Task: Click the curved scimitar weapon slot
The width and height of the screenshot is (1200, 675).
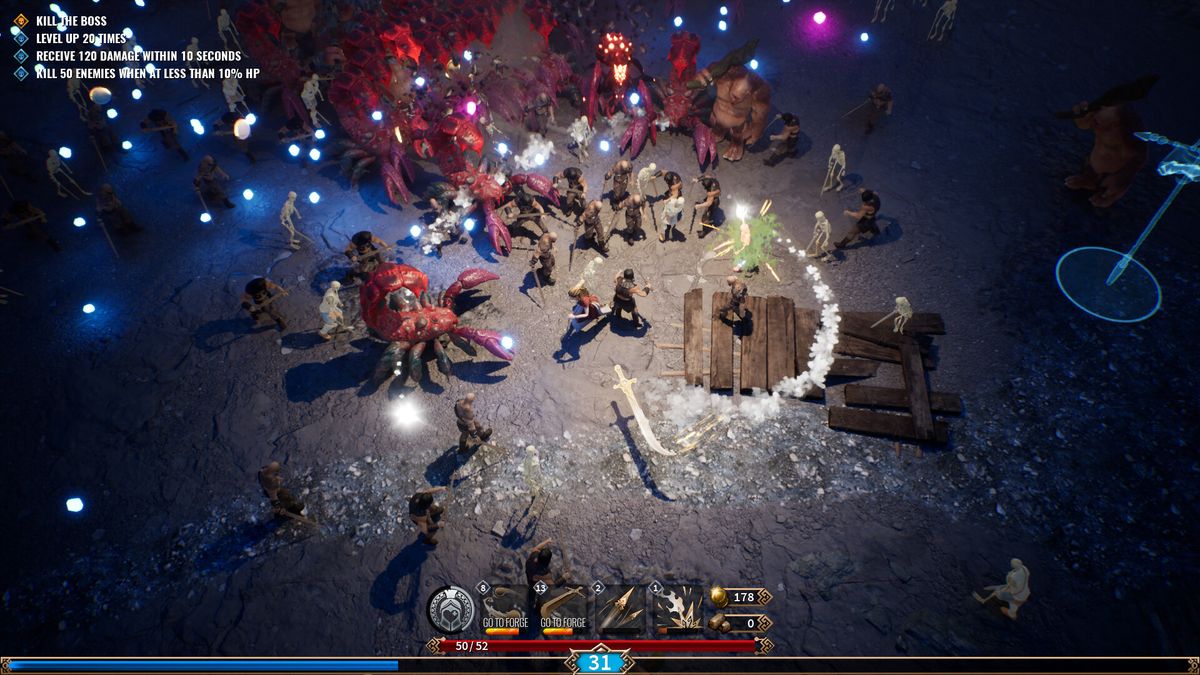Action: [505, 609]
